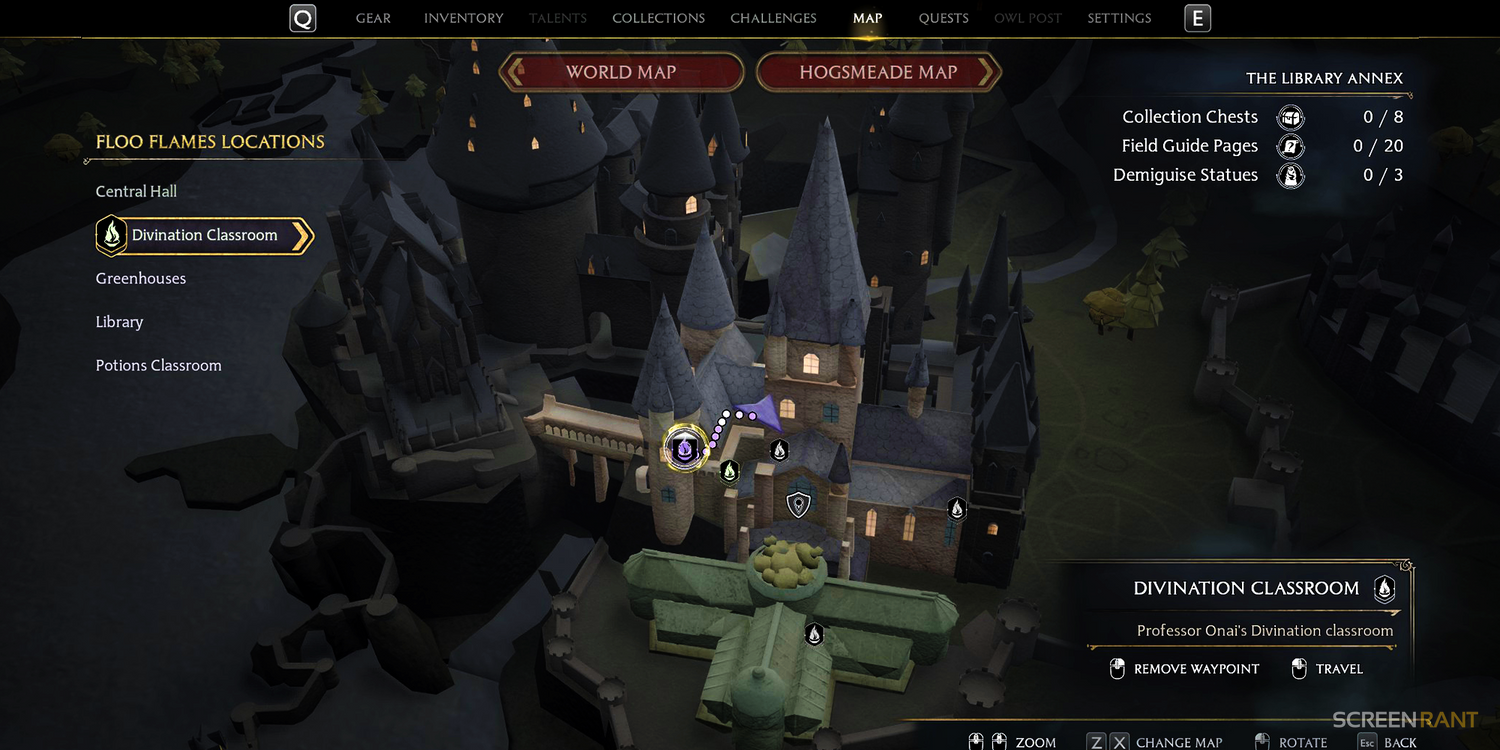Pick Potions Classroom from the list
The height and width of the screenshot is (750, 1500).
point(158,365)
